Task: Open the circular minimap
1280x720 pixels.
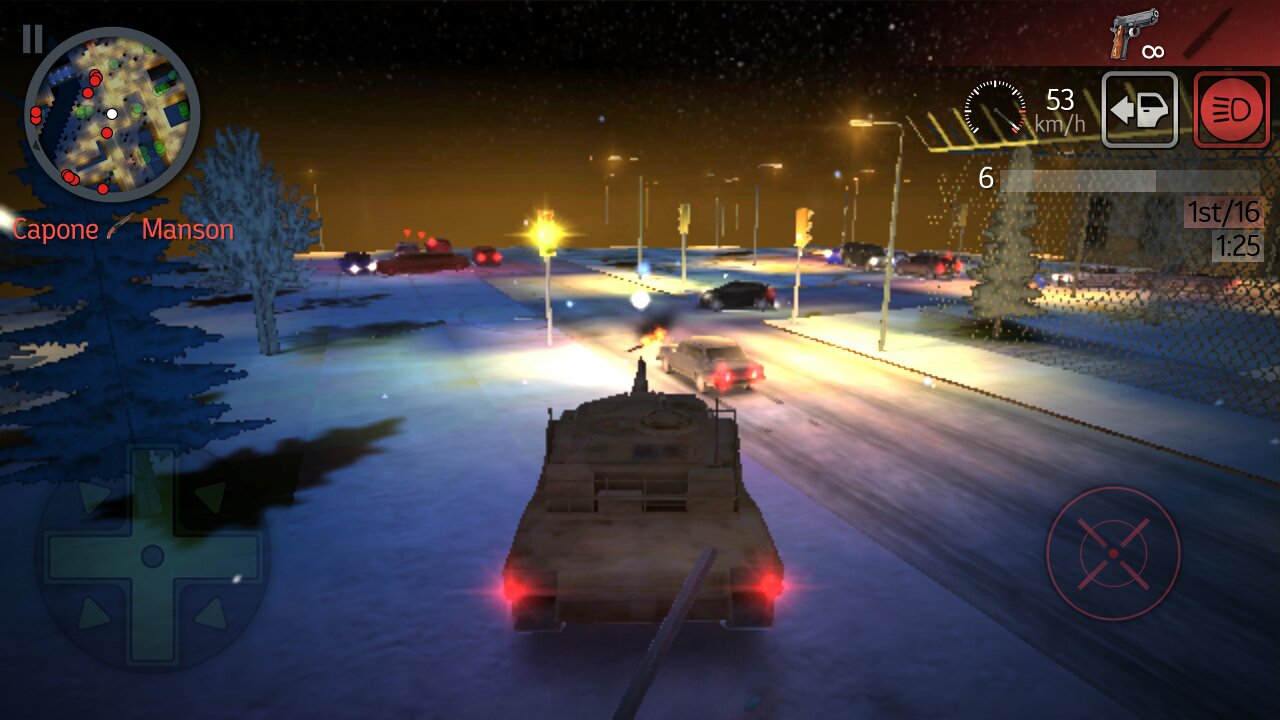Action: click(112, 114)
